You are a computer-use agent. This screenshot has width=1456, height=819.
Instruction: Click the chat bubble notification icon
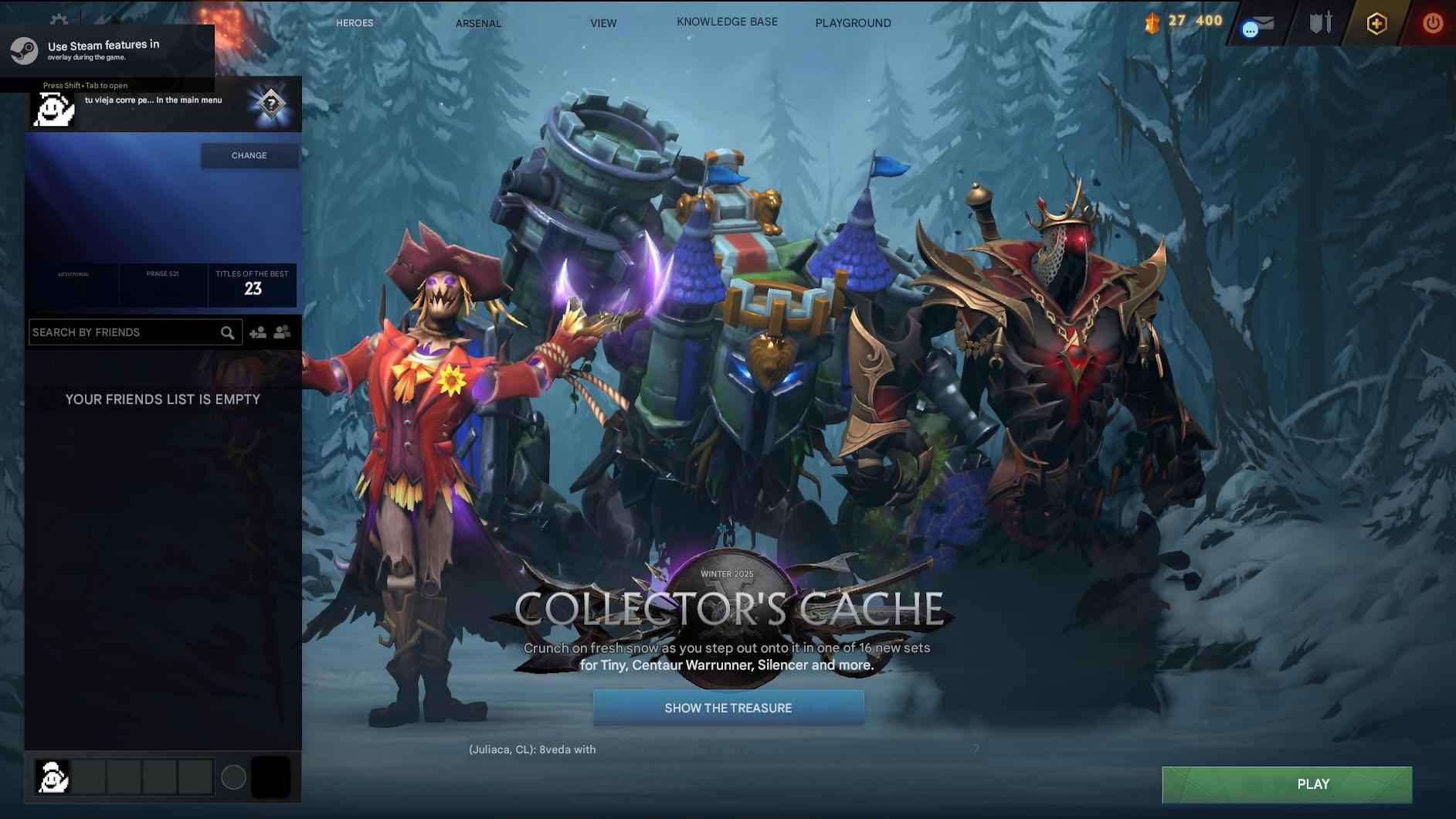click(x=1250, y=29)
